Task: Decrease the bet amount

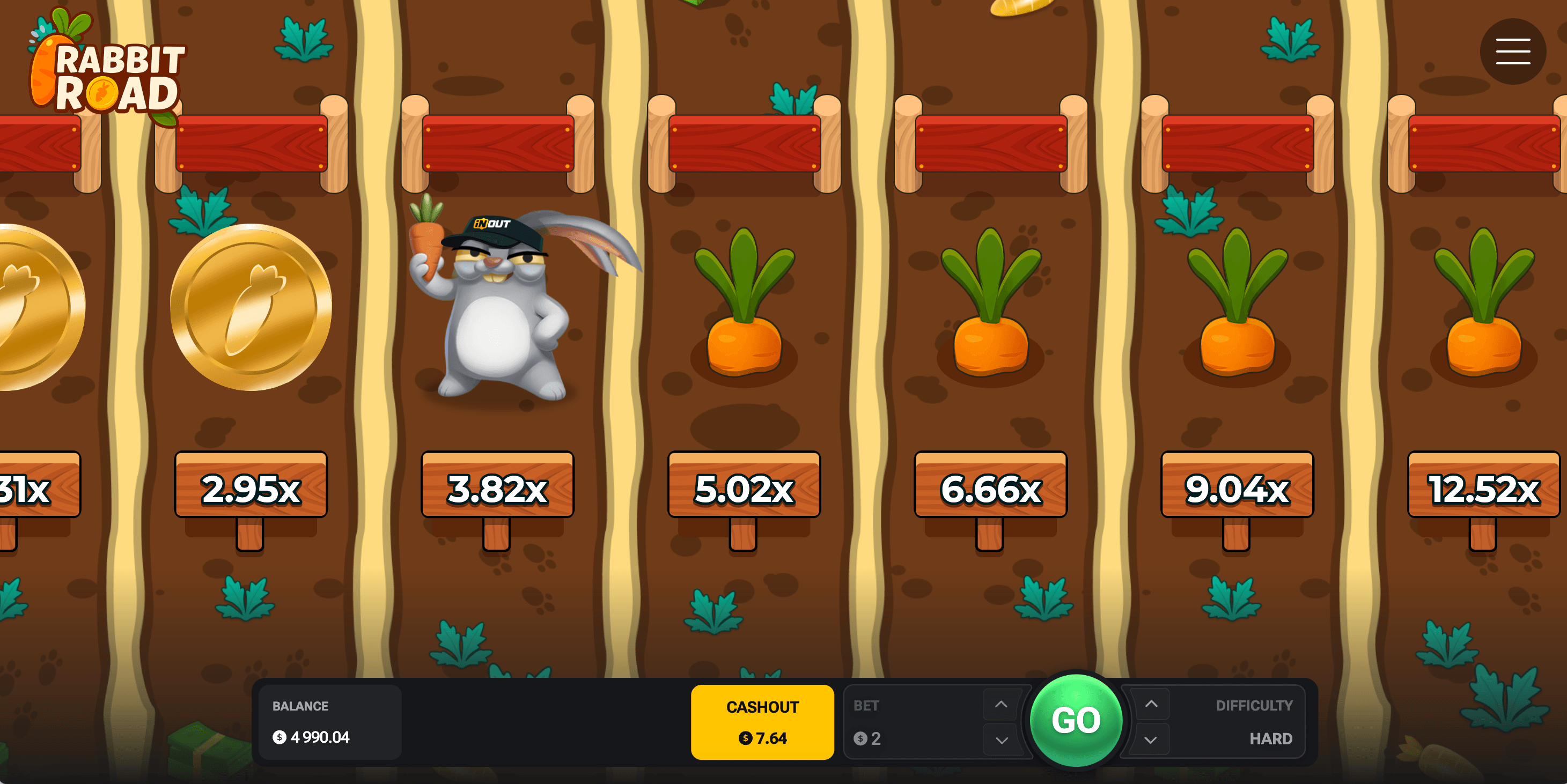Action: pos(1000,739)
